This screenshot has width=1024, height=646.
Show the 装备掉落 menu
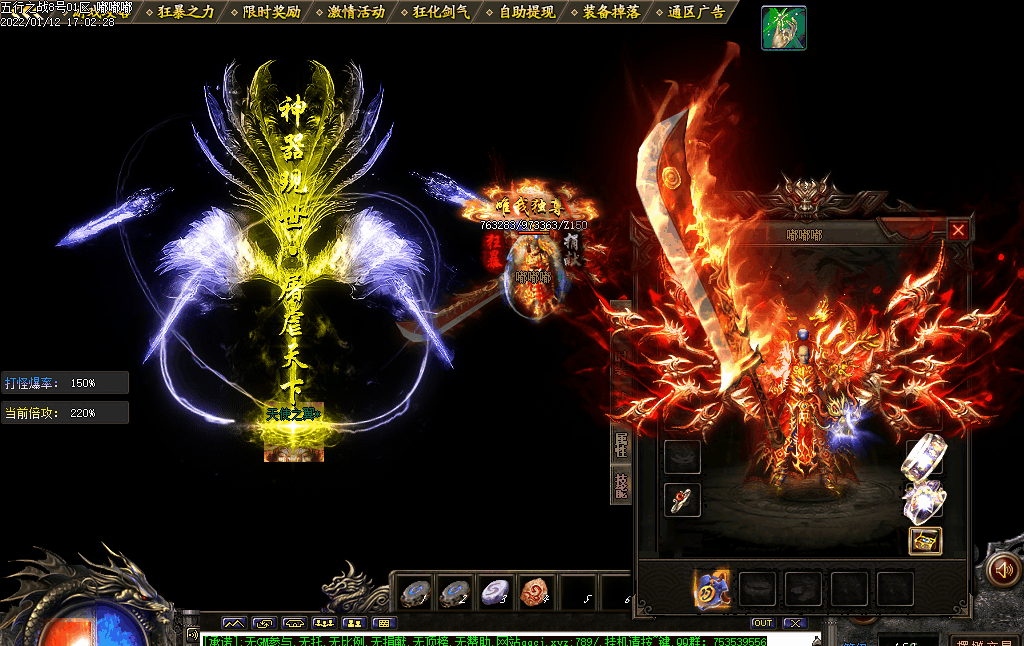click(612, 12)
